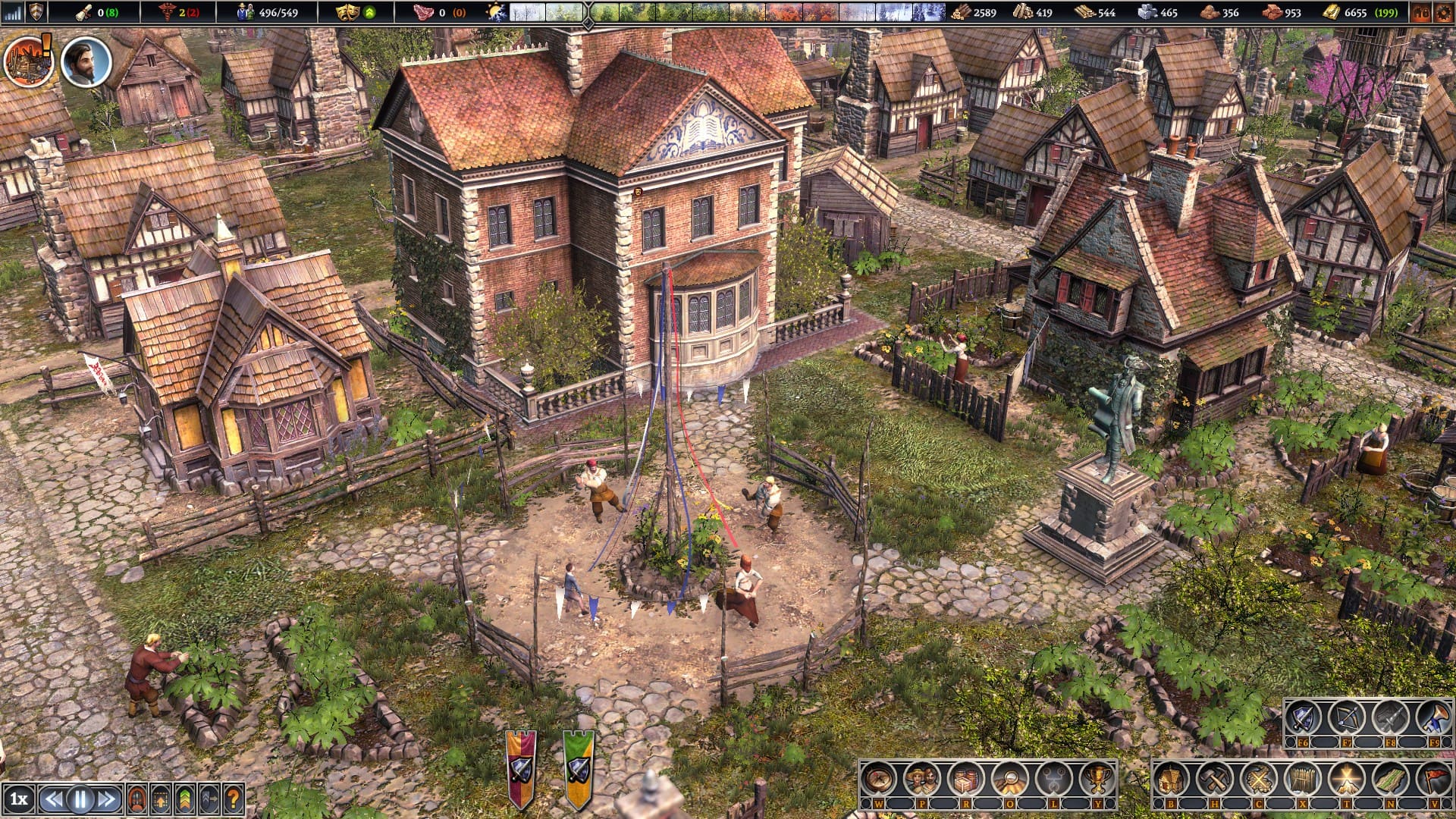
Task: Open the orange question mark help
Action: tap(234, 799)
